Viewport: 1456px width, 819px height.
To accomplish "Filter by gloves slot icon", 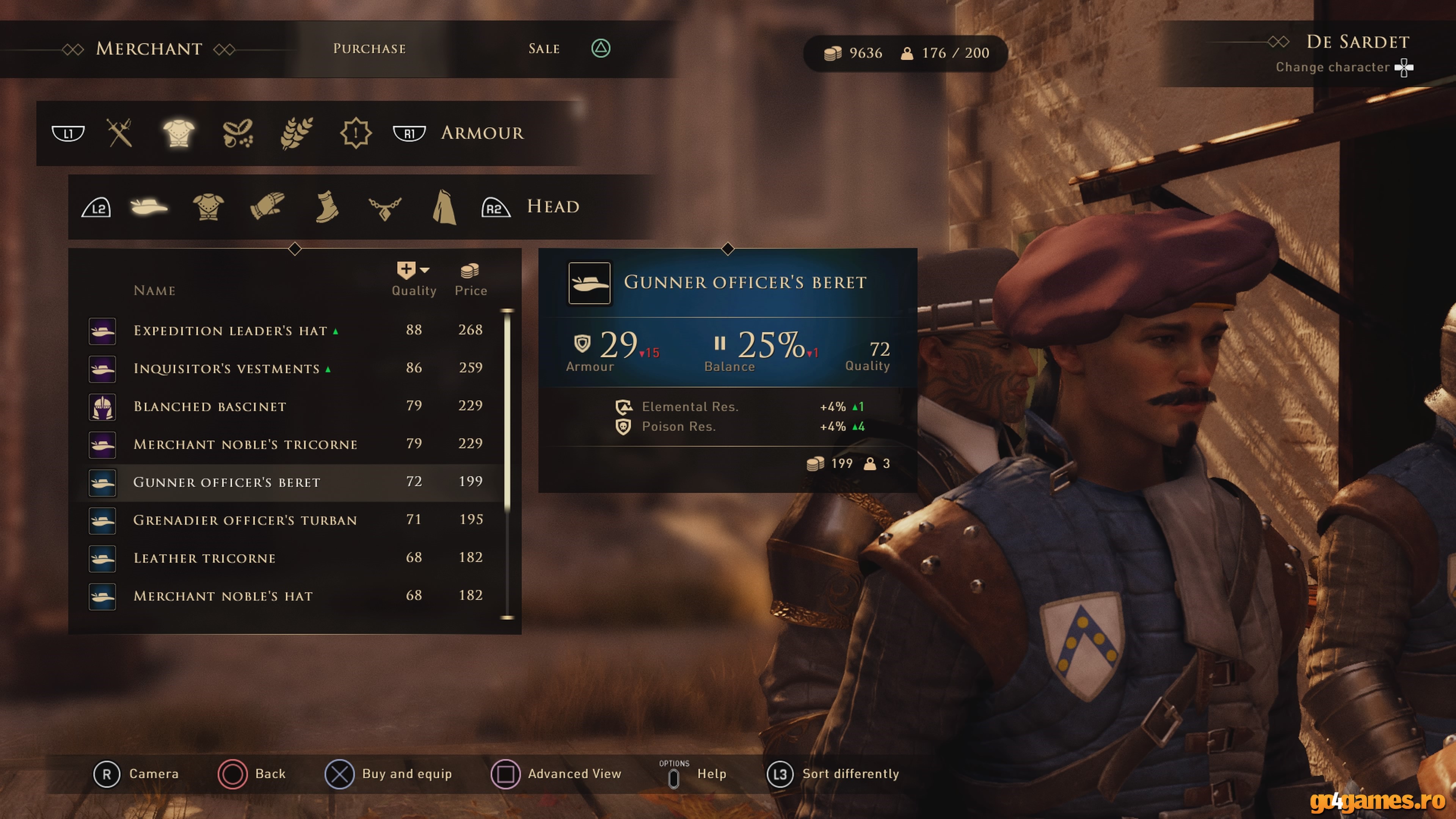I will point(267,207).
